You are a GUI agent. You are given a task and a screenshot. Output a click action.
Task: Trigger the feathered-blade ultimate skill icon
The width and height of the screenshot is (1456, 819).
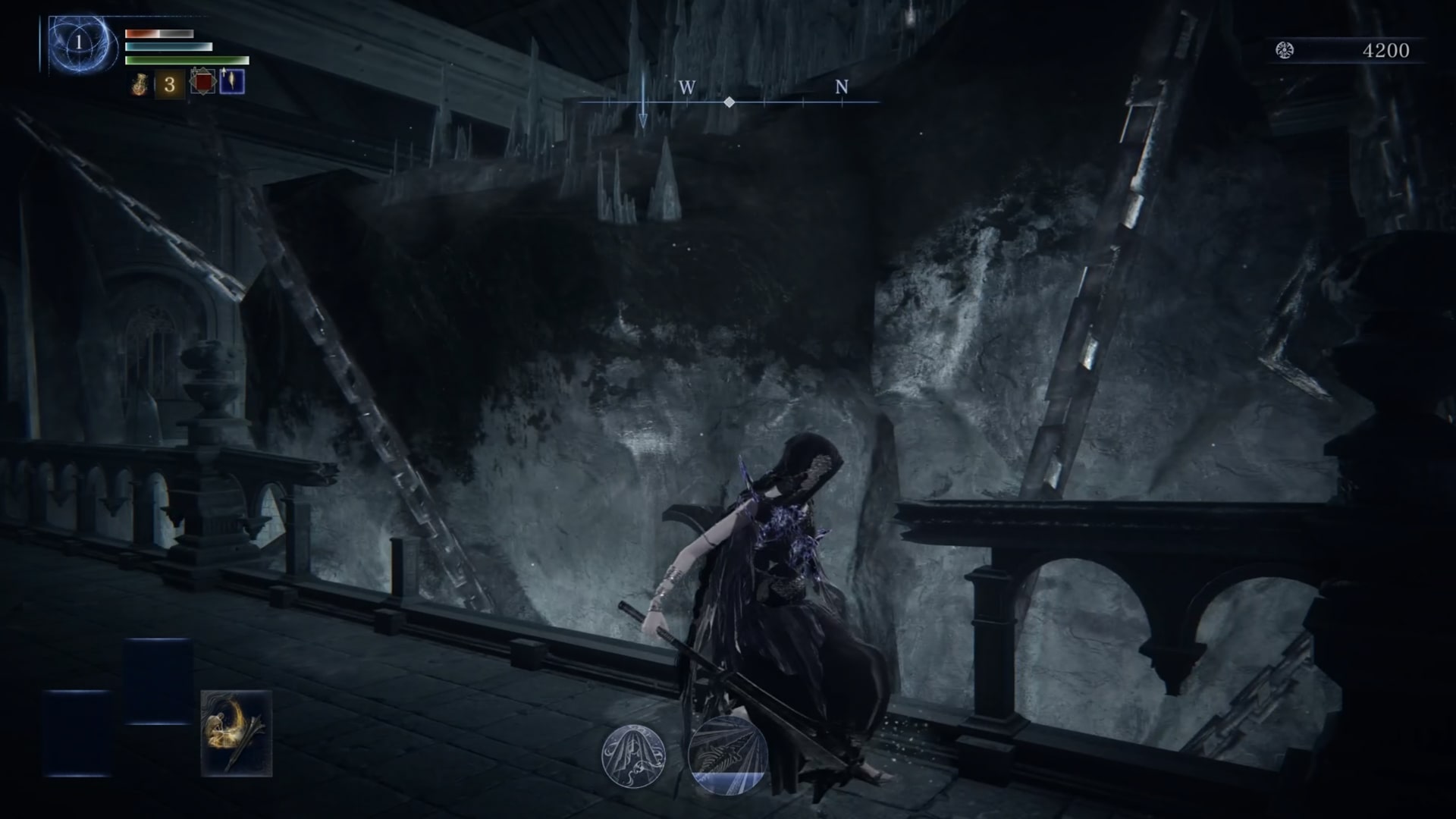(727, 755)
